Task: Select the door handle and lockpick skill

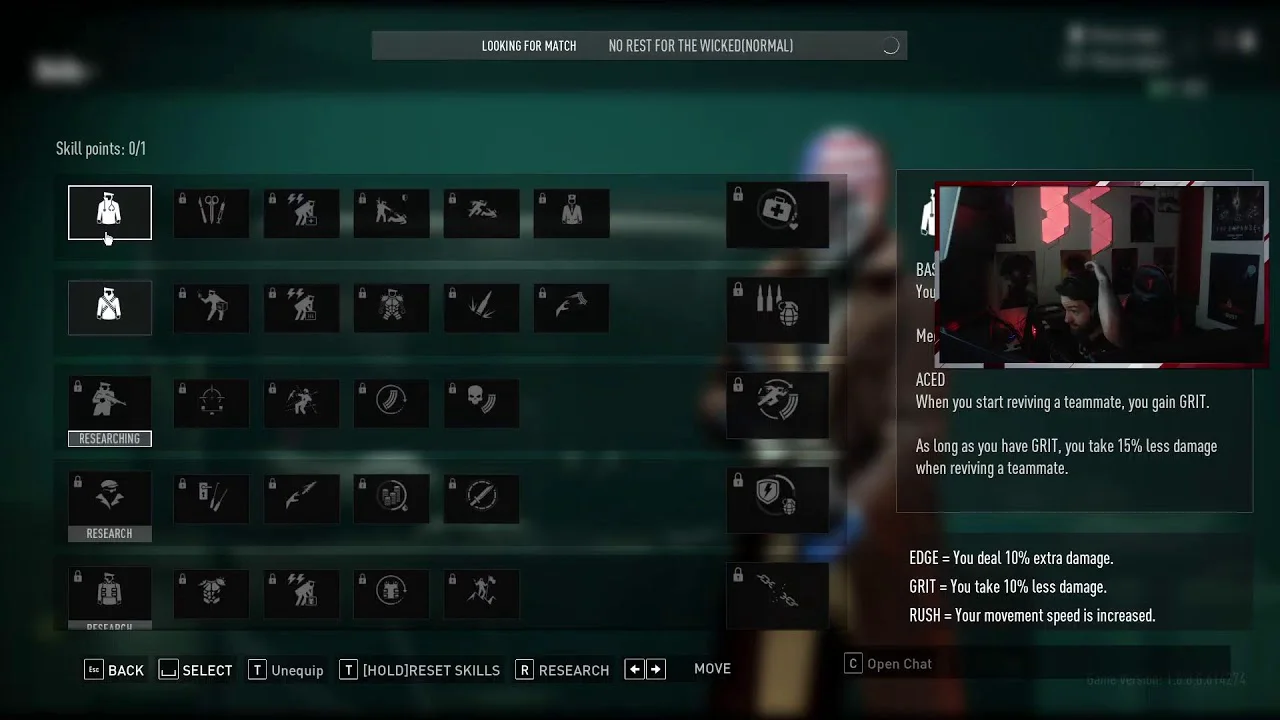Action: (x=211, y=496)
